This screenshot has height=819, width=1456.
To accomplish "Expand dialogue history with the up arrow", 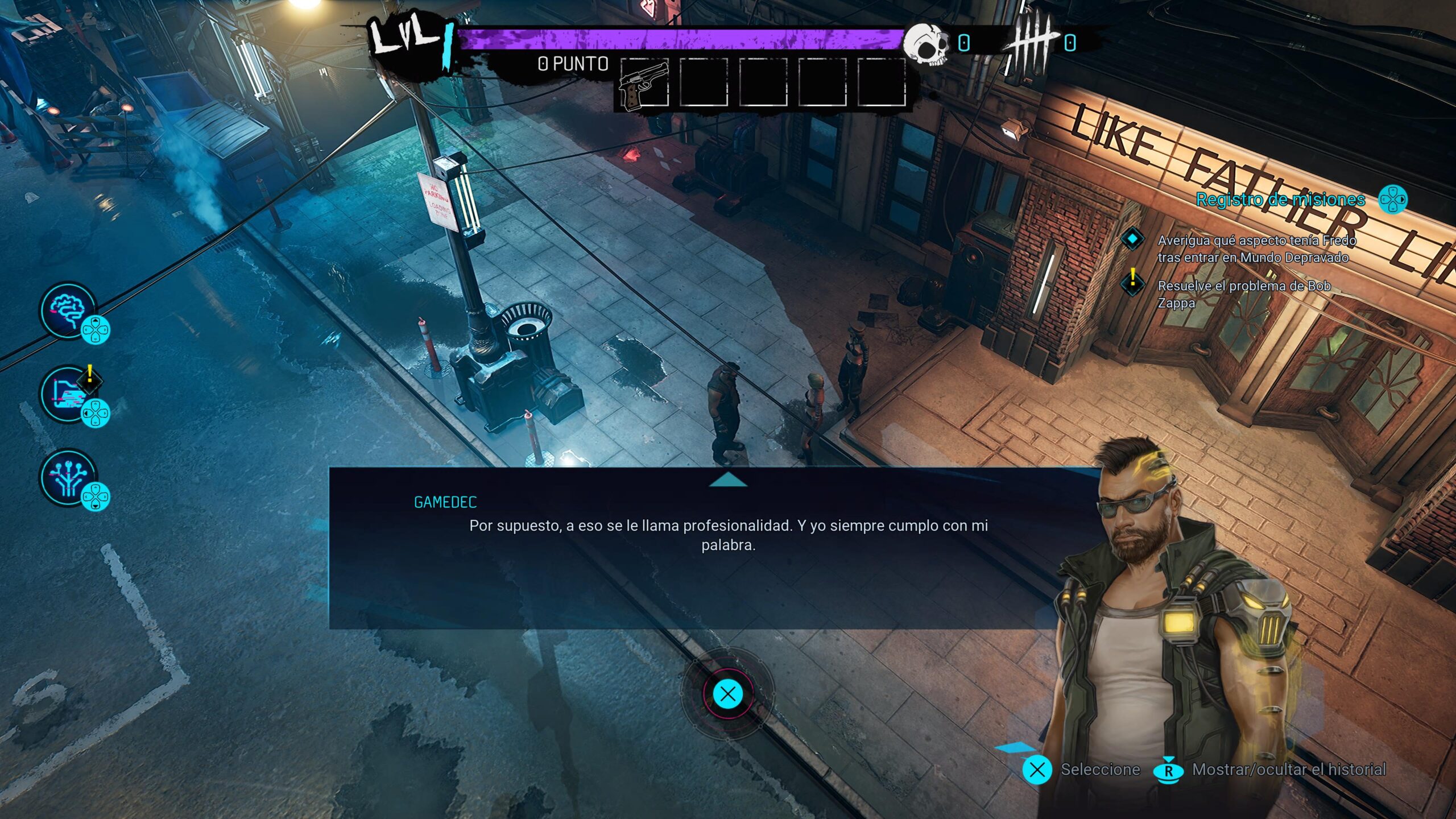I will point(728,481).
